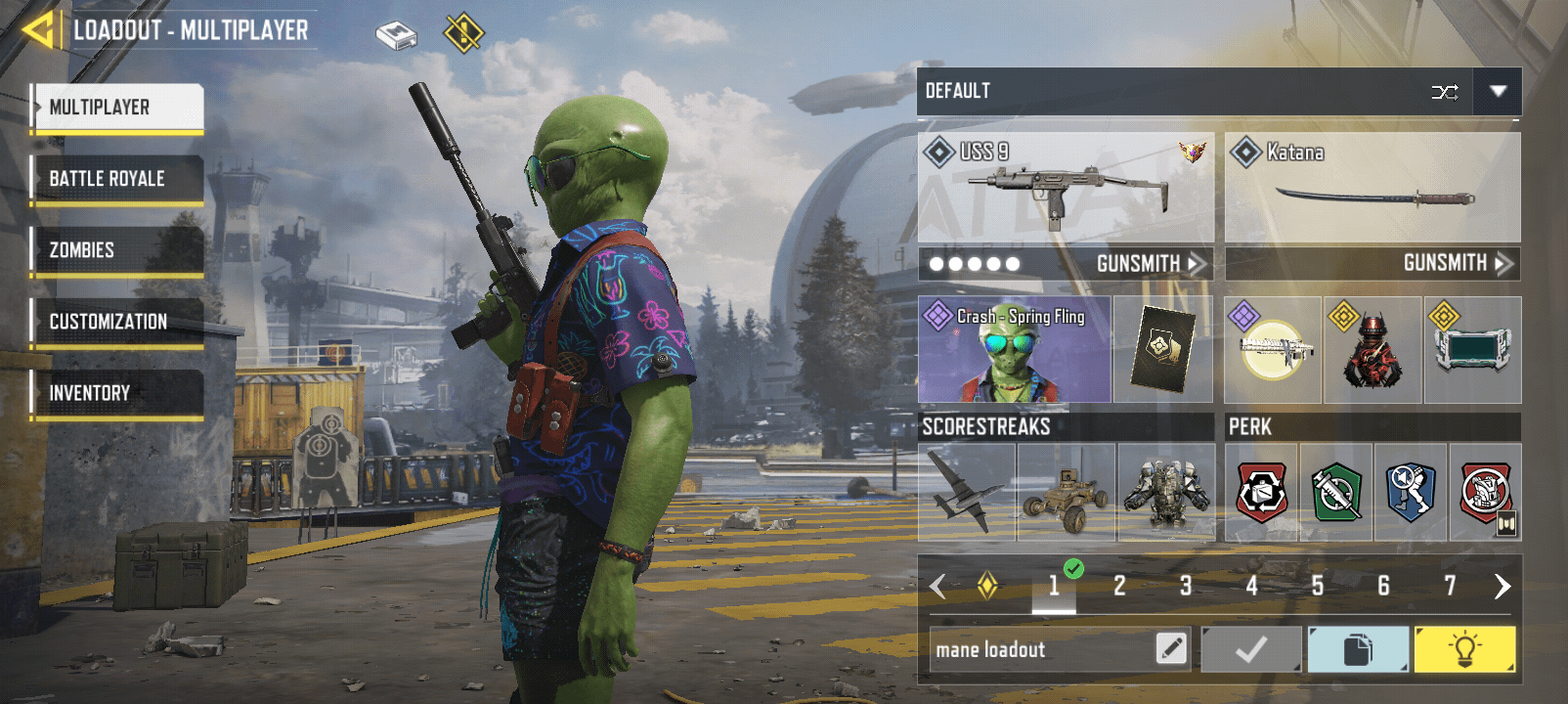Switch to the Battle Royale tab
Image resolution: width=1568 pixels, height=704 pixels.
(117, 179)
